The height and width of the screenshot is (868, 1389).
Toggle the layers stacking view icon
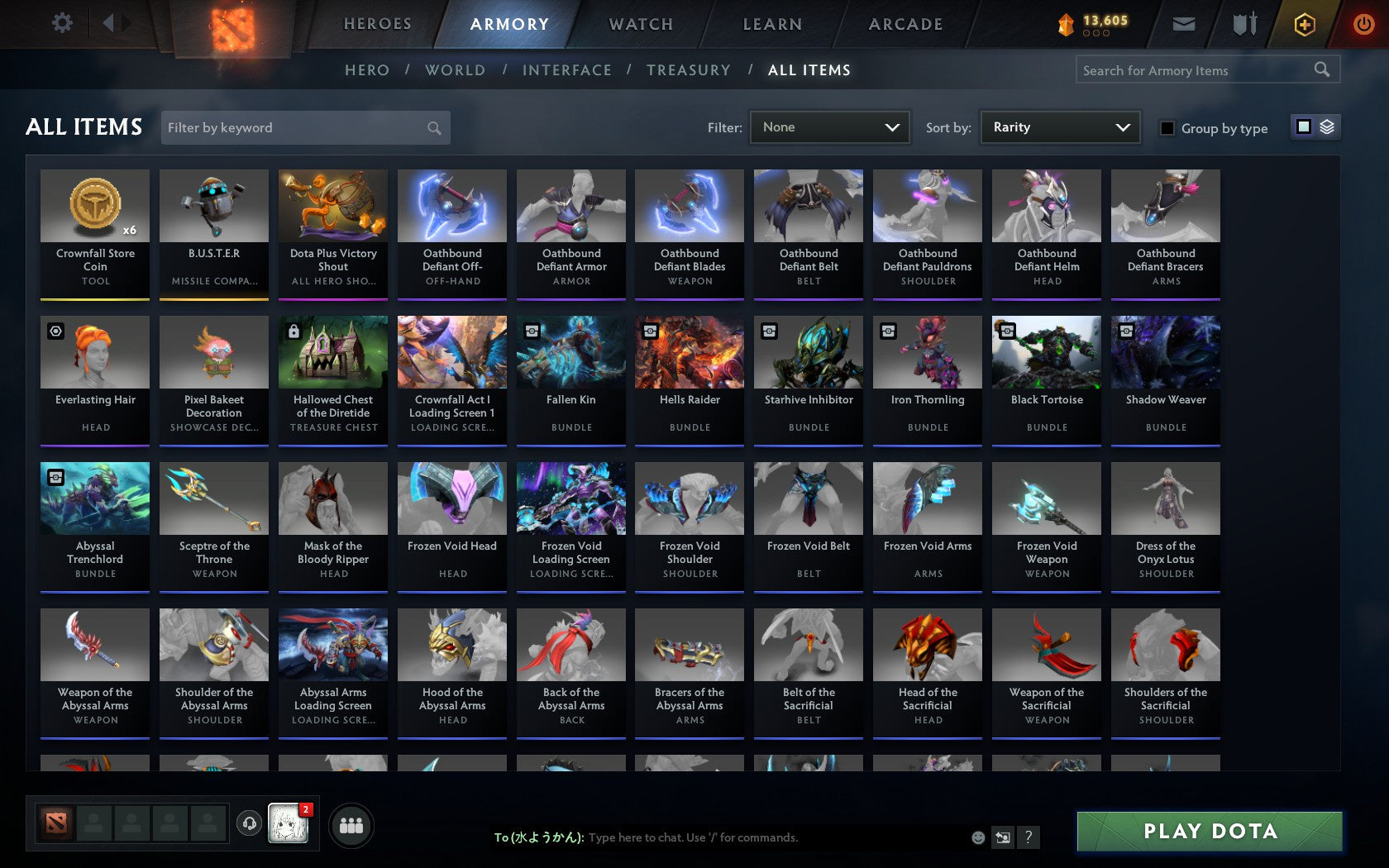click(x=1326, y=127)
